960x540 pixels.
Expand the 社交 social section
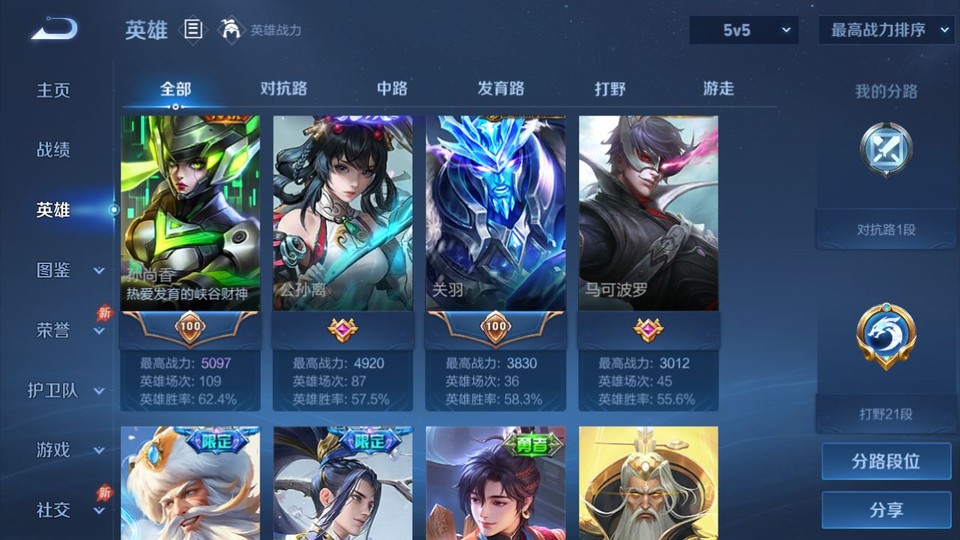pos(70,510)
